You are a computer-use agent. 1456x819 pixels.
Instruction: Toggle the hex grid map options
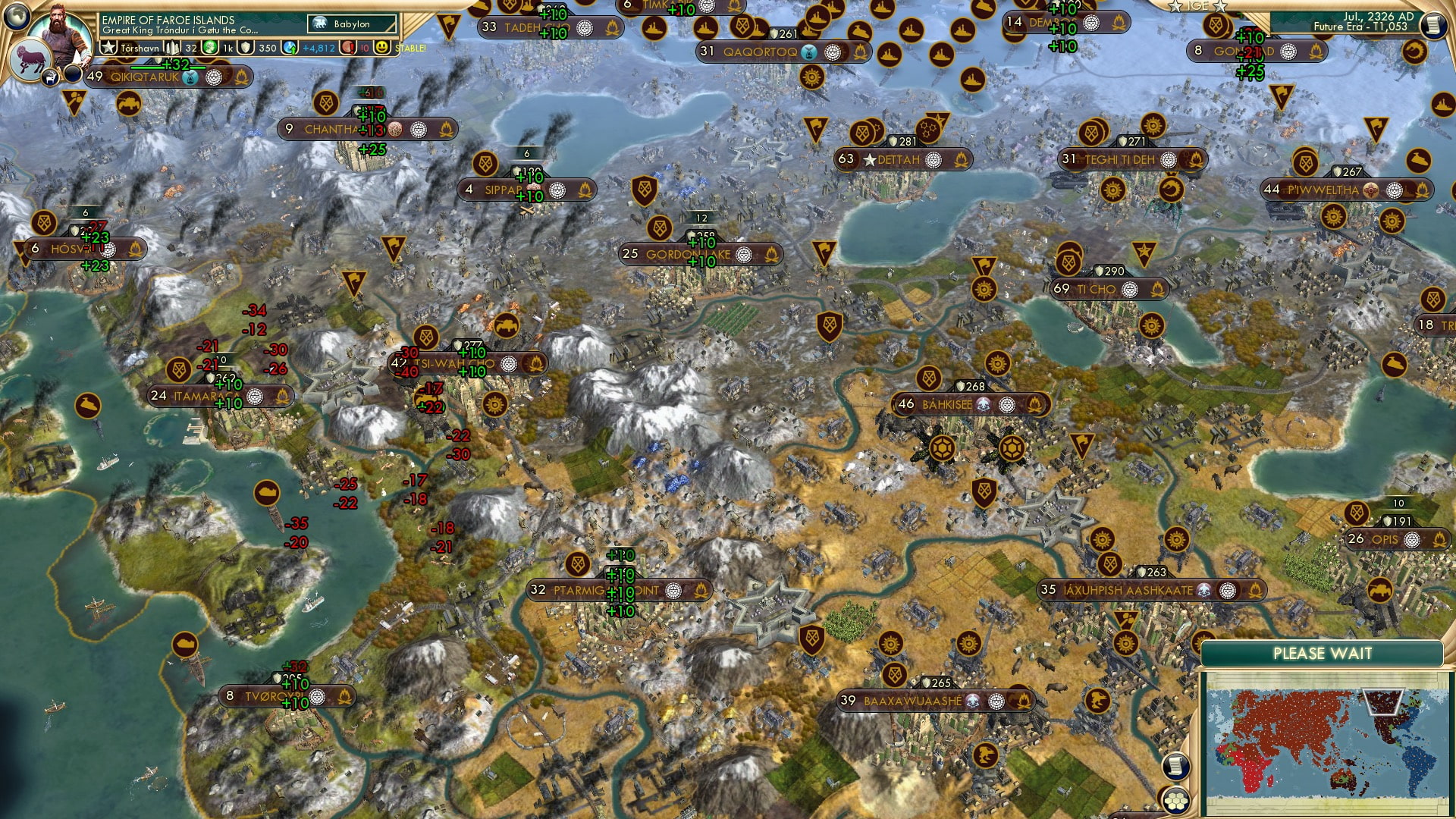pos(1175,801)
